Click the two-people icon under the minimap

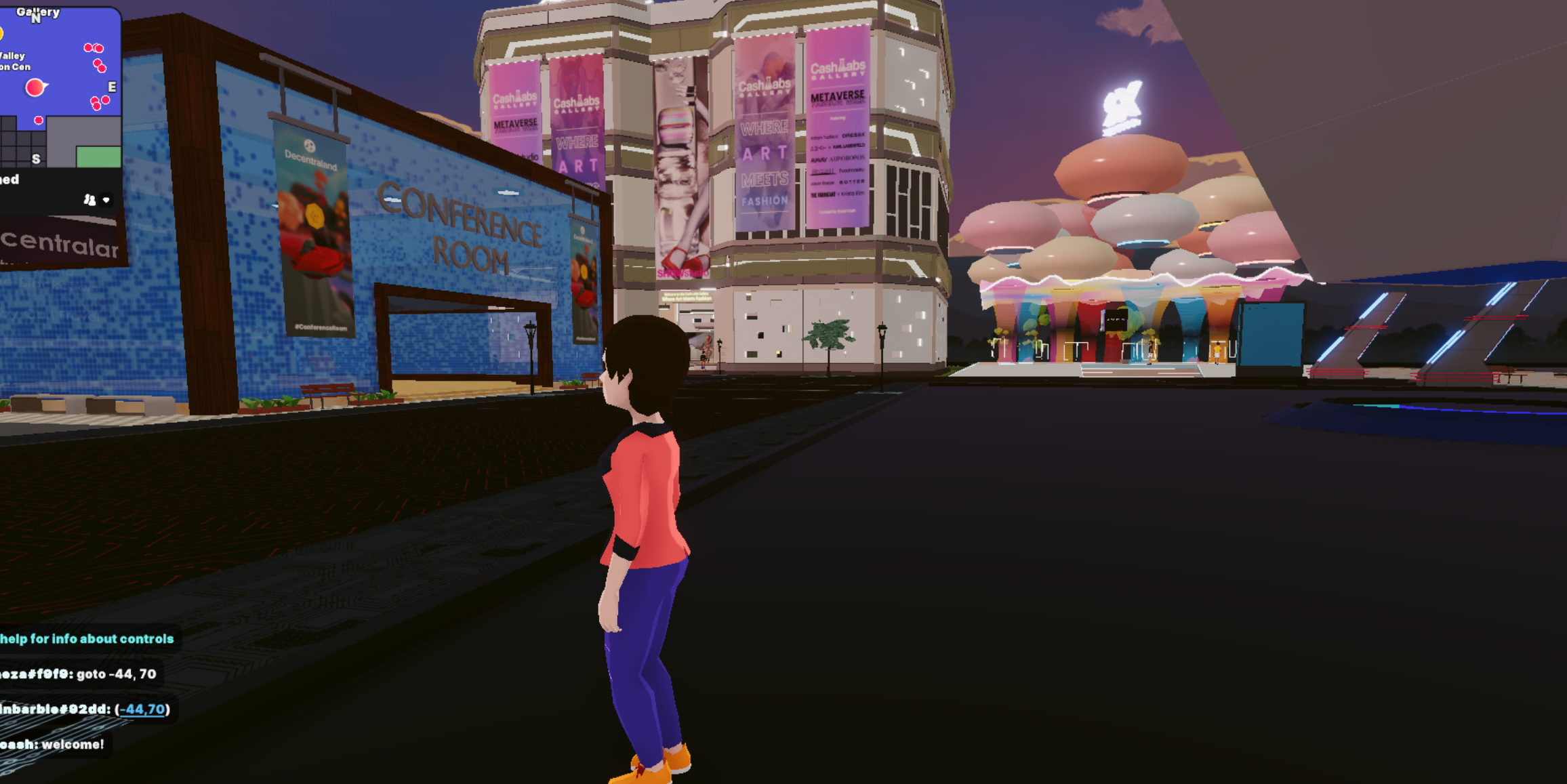point(89,200)
